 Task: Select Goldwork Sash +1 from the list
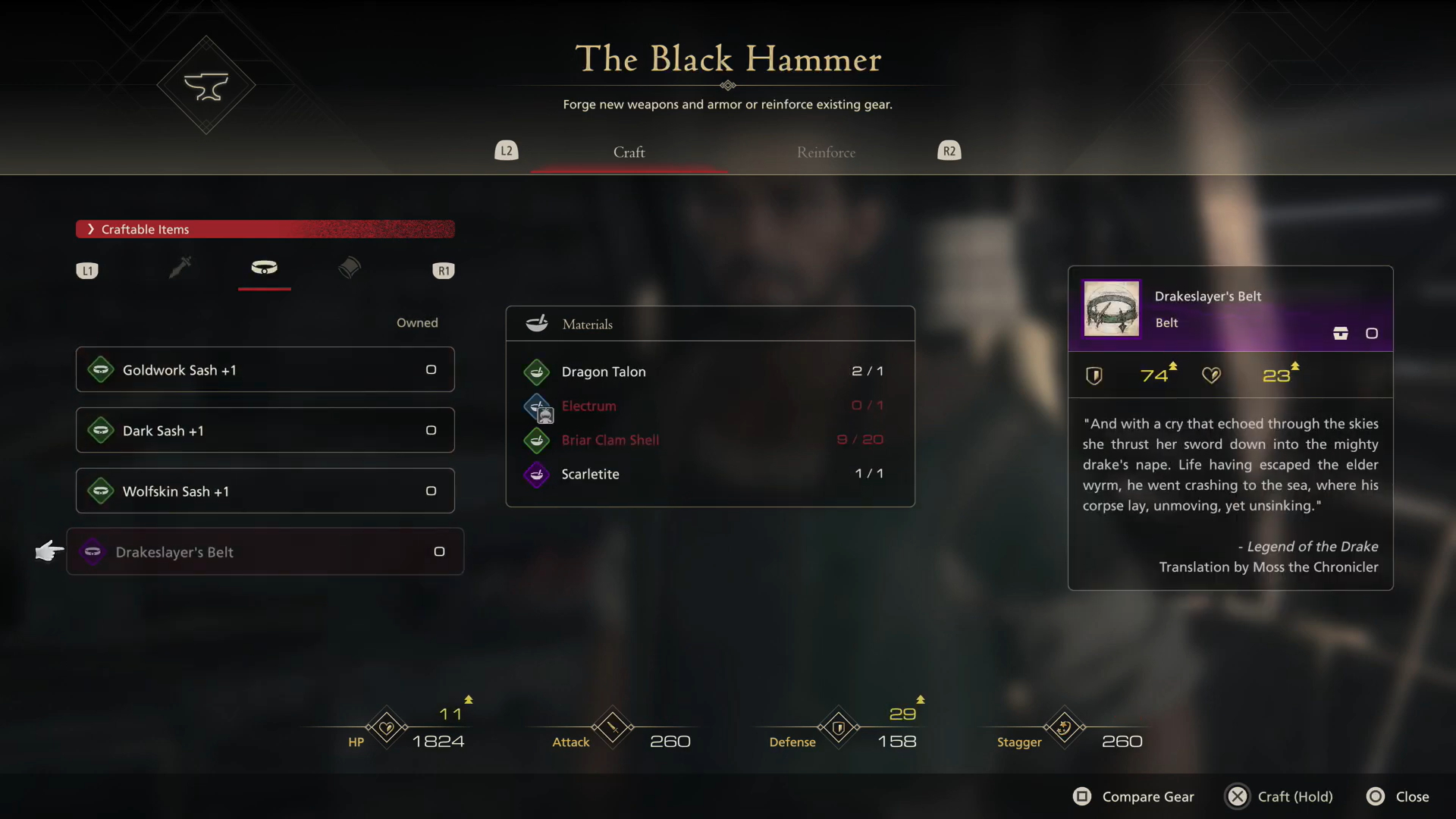(x=265, y=370)
